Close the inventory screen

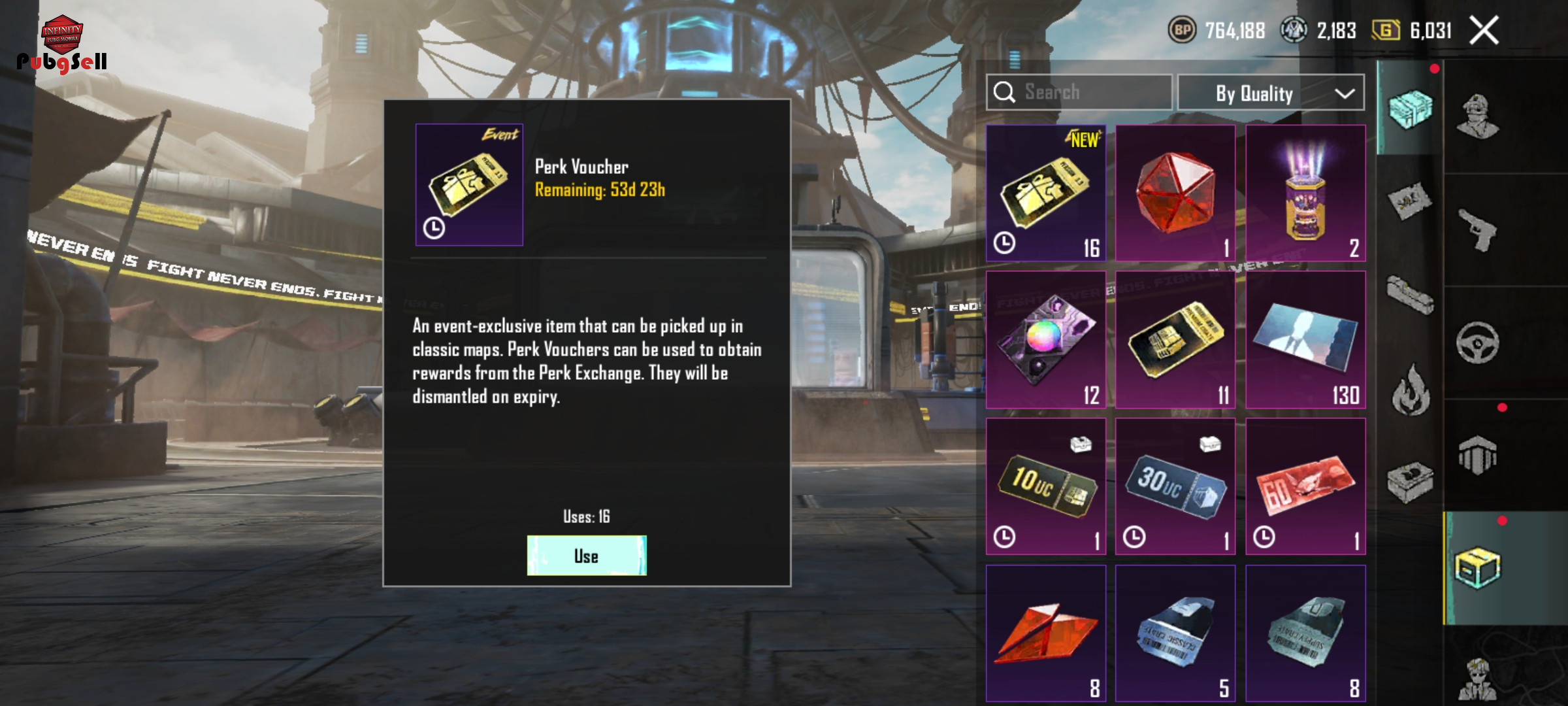click(1484, 31)
